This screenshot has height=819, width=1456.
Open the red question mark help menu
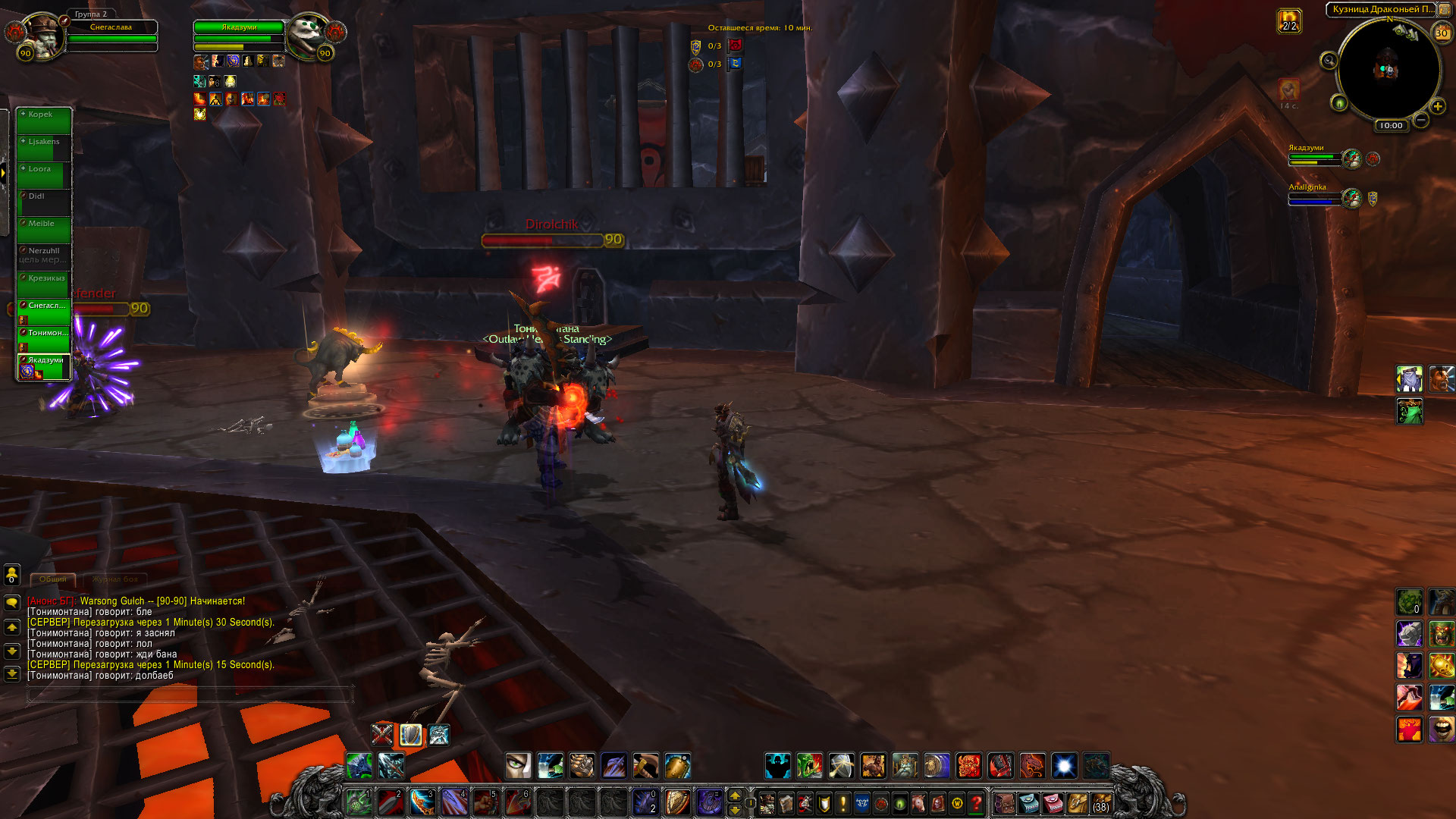977,802
